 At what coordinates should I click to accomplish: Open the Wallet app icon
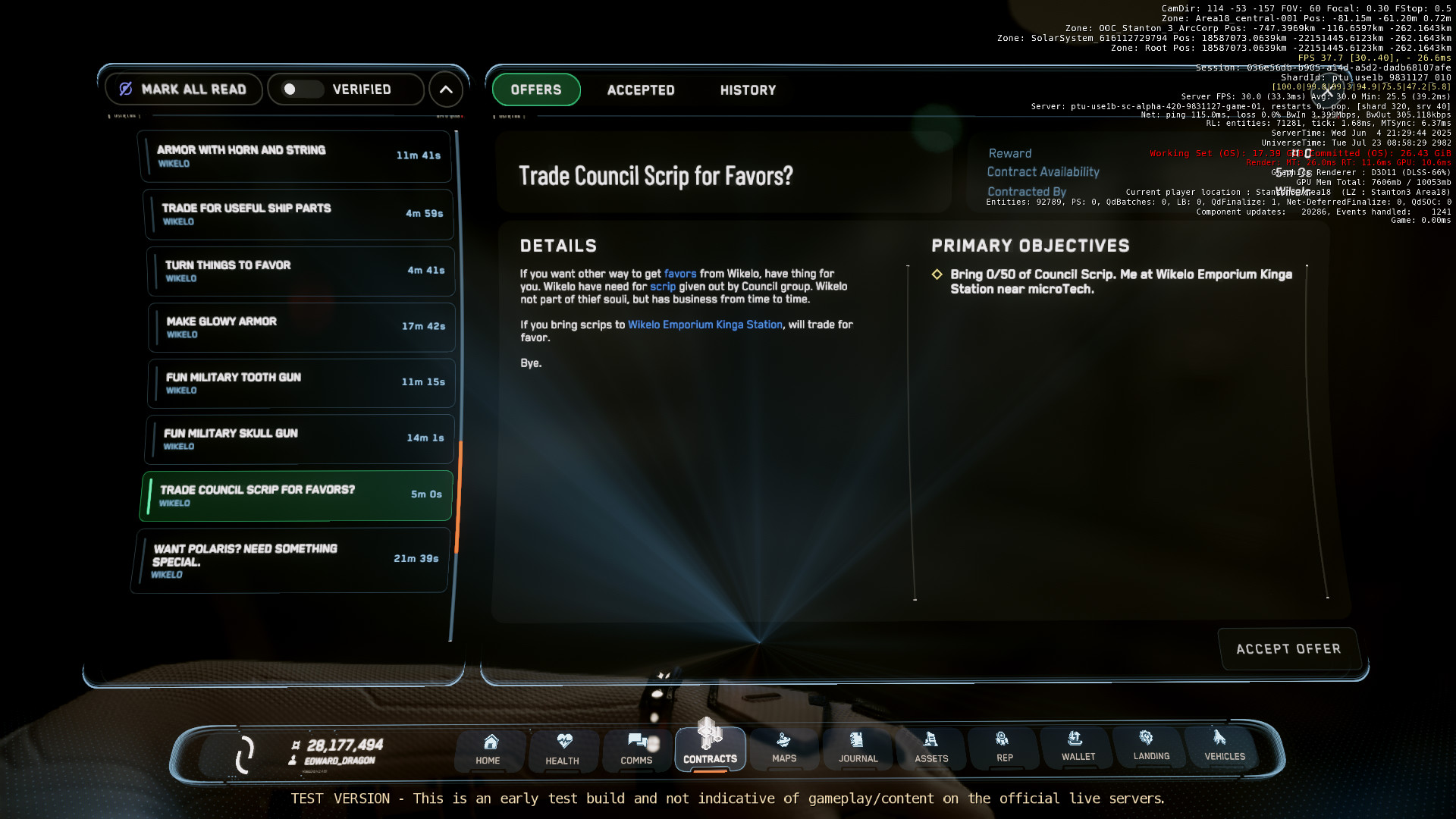(x=1077, y=748)
